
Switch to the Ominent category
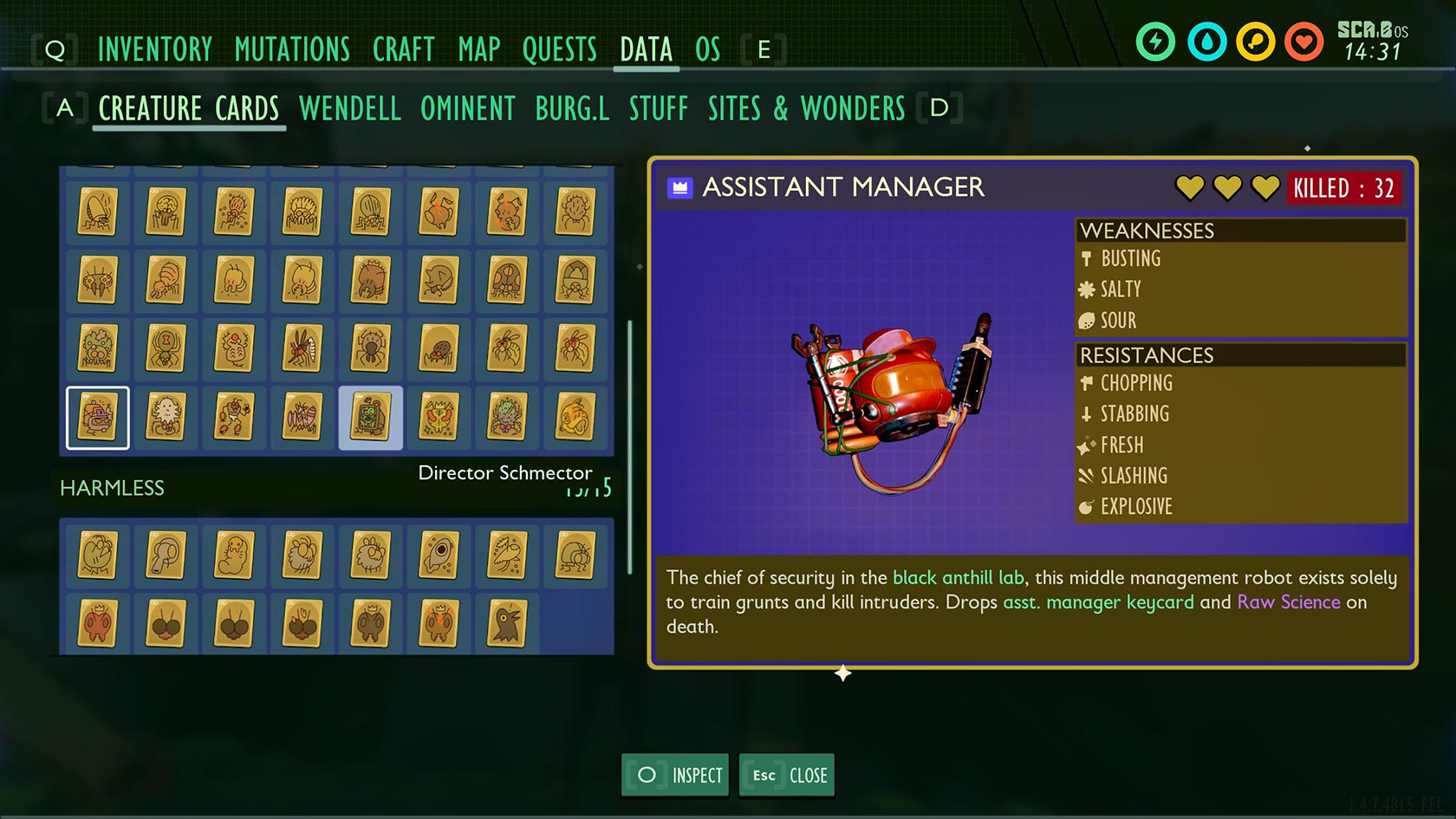(467, 109)
